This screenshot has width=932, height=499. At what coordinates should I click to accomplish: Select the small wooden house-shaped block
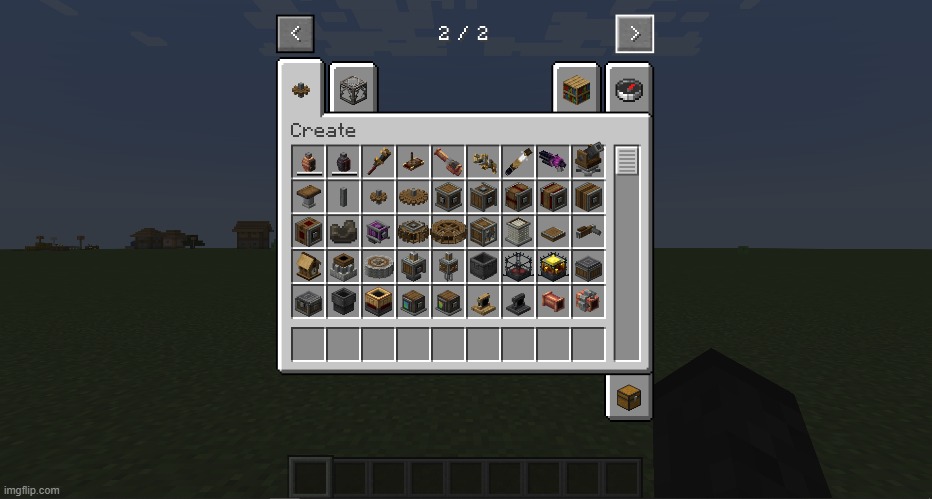[308, 266]
